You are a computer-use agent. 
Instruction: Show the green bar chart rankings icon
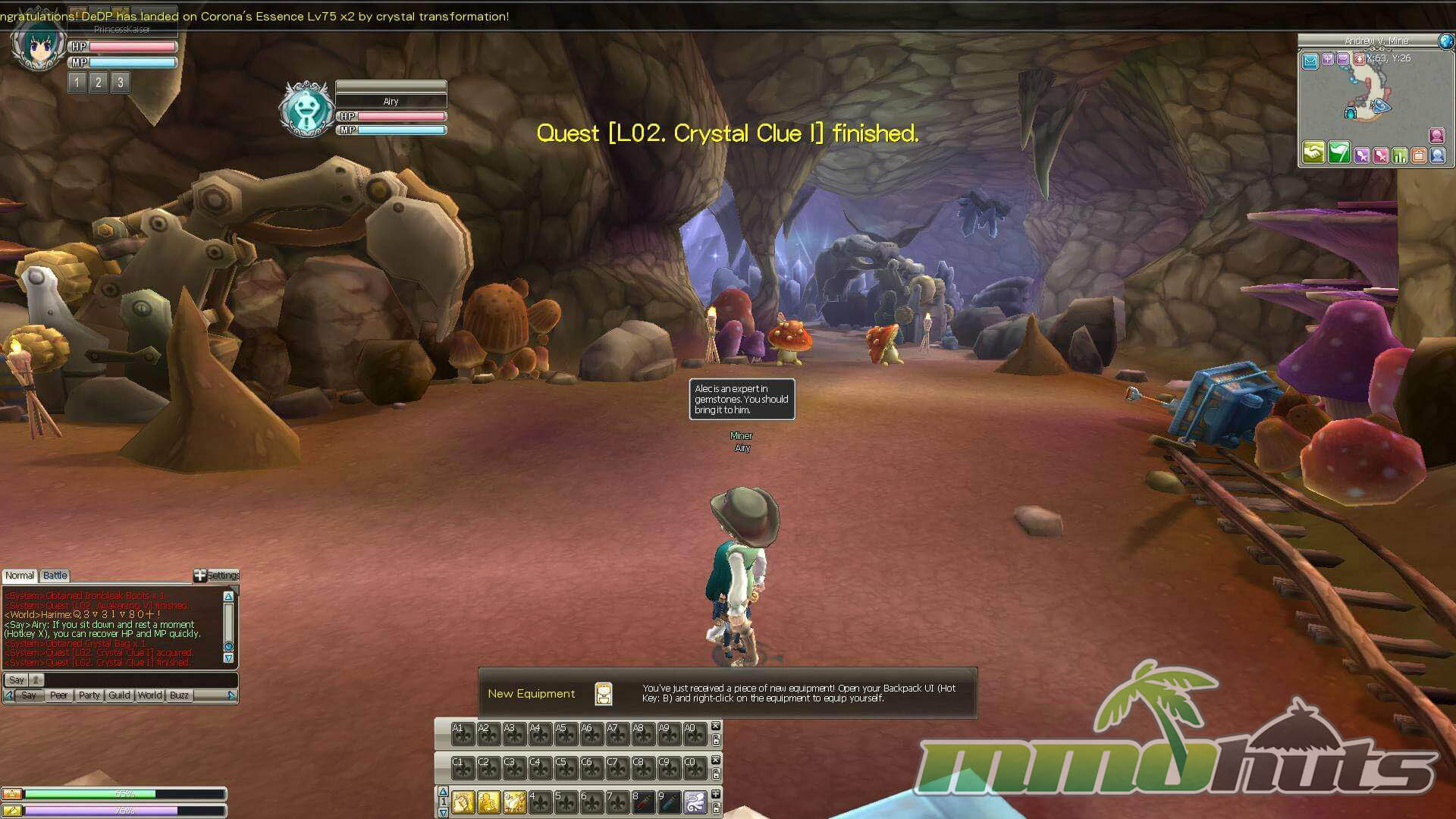pyautogui.click(x=1400, y=155)
